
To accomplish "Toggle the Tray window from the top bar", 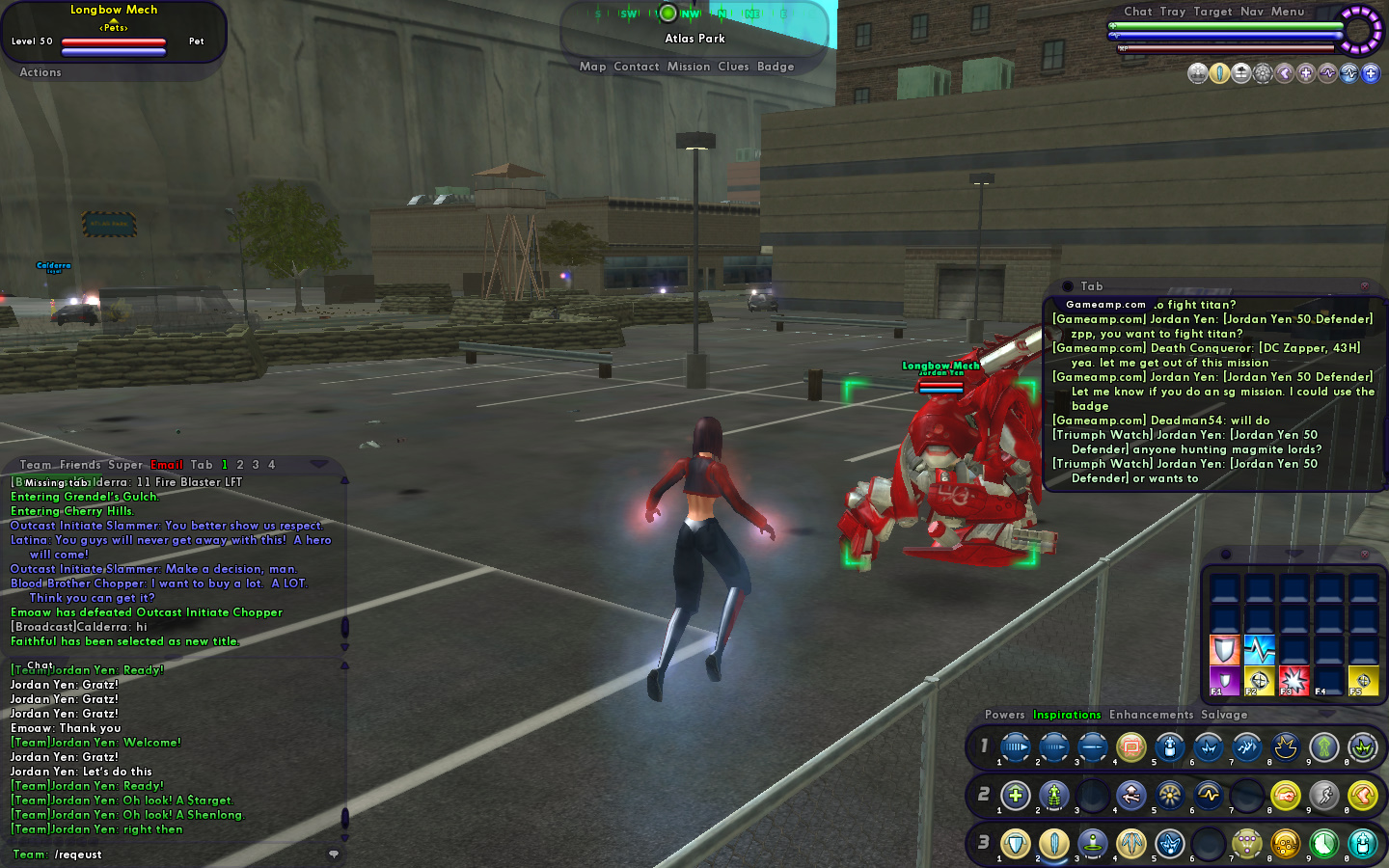I will click(x=1173, y=12).
